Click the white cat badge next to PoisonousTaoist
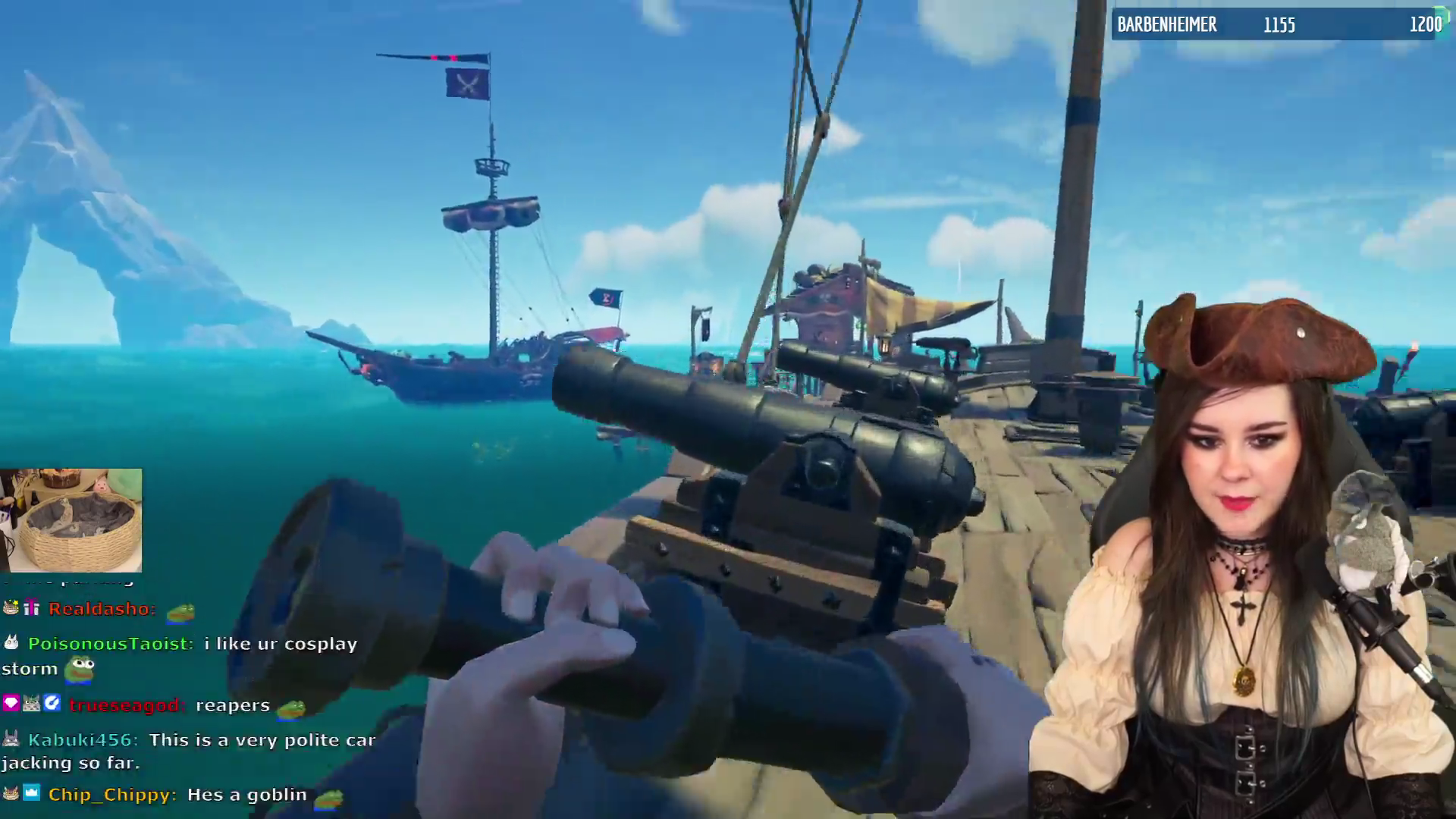Image resolution: width=1456 pixels, height=819 pixels. click(11, 643)
